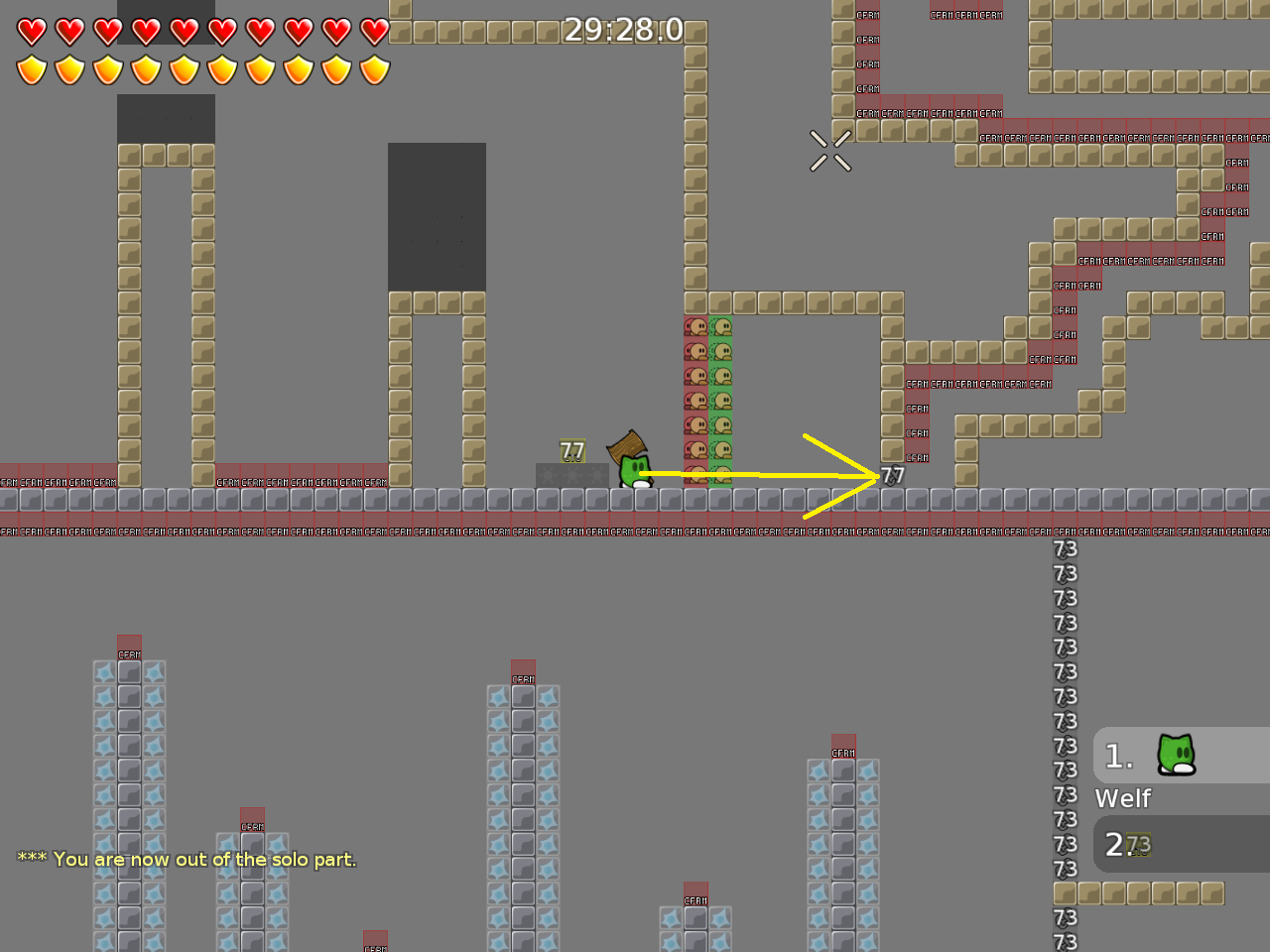Screen dimensions: 1270x952
Task: Select the last heart in the health row
Action: [x=375, y=31]
